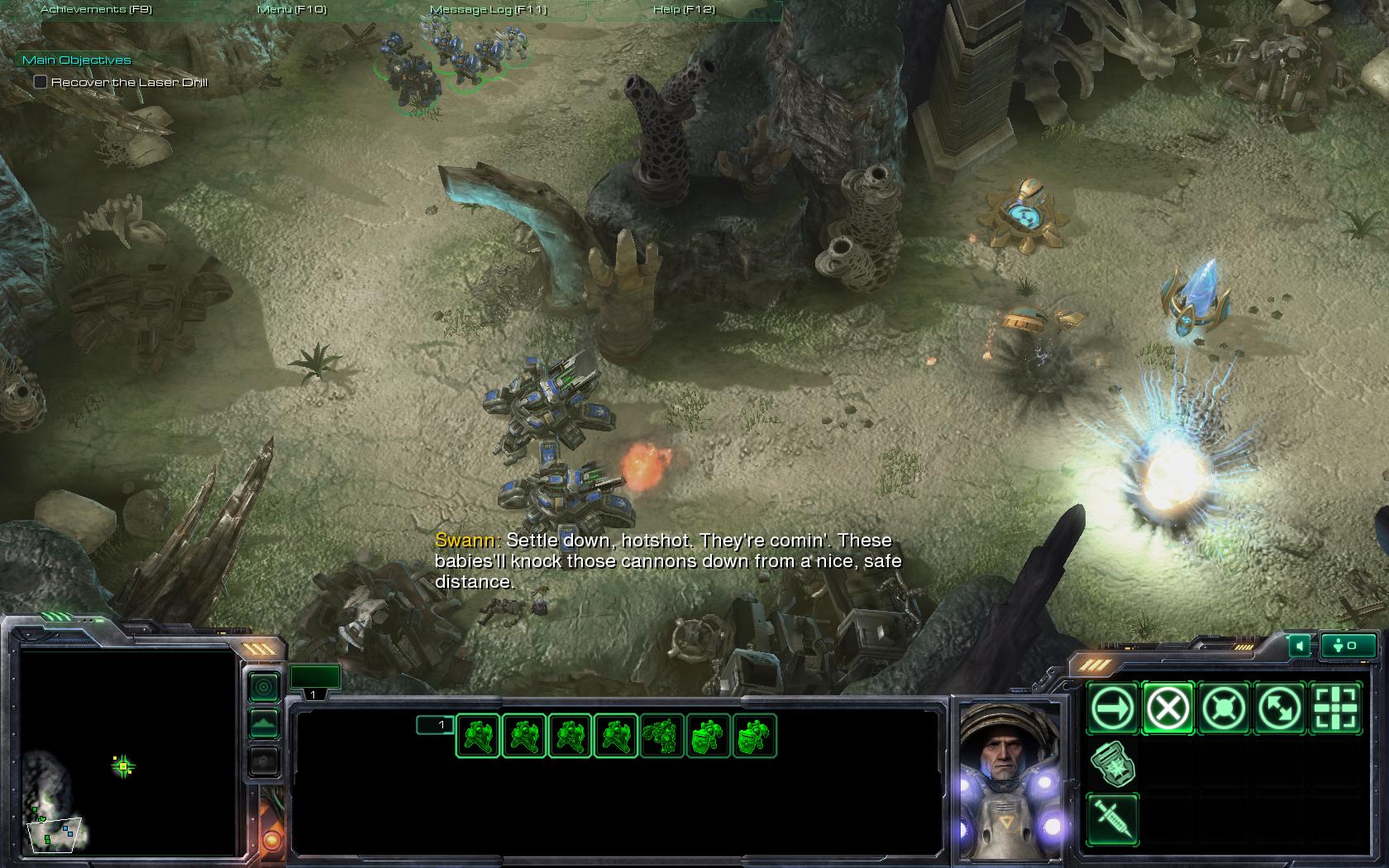The width and height of the screenshot is (1389, 868).
Task: Toggle the minimap terrain view
Action: [x=264, y=724]
